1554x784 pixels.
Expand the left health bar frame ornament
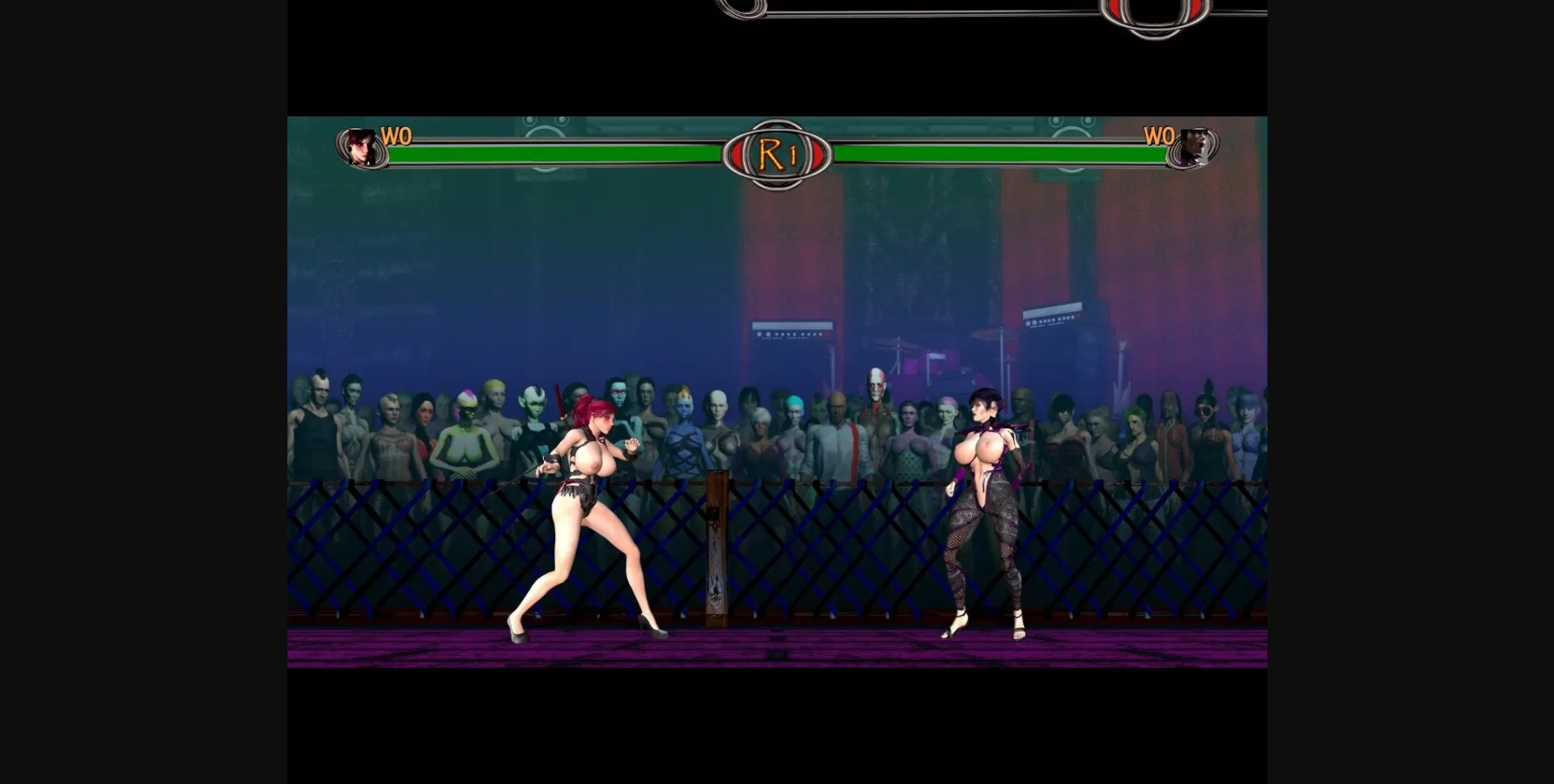pos(340,152)
